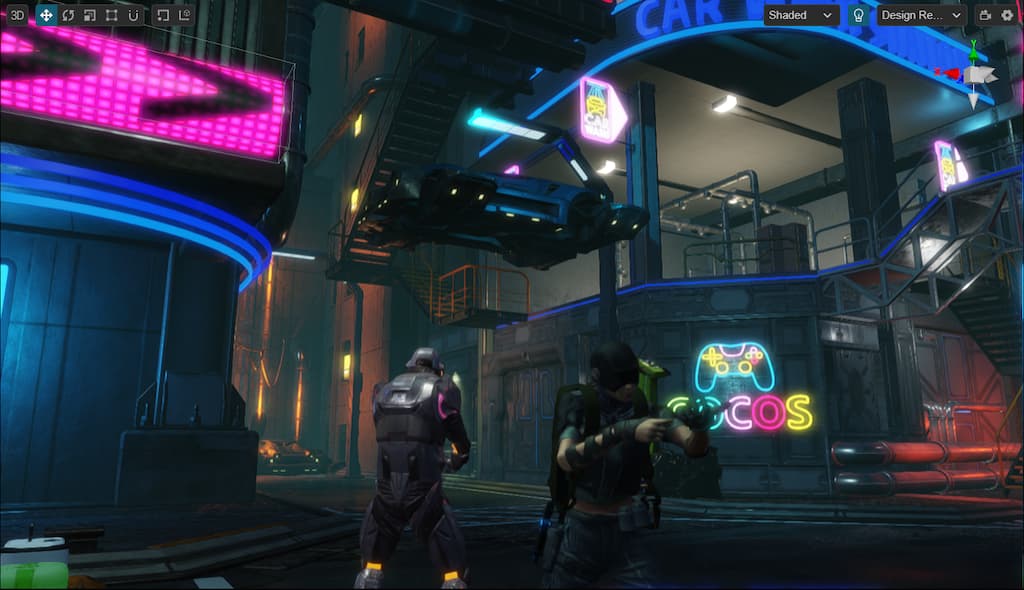Open the camera options button
This screenshot has height=590, width=1024.
coord(984,15)
